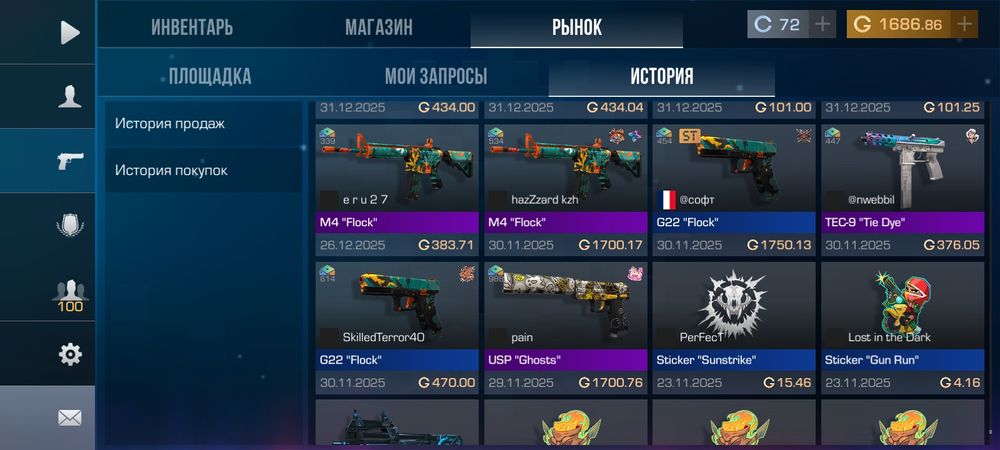Select the Рынок tab
The width and height of the screenshot is (1000, 450).
(x=577, y=27)
